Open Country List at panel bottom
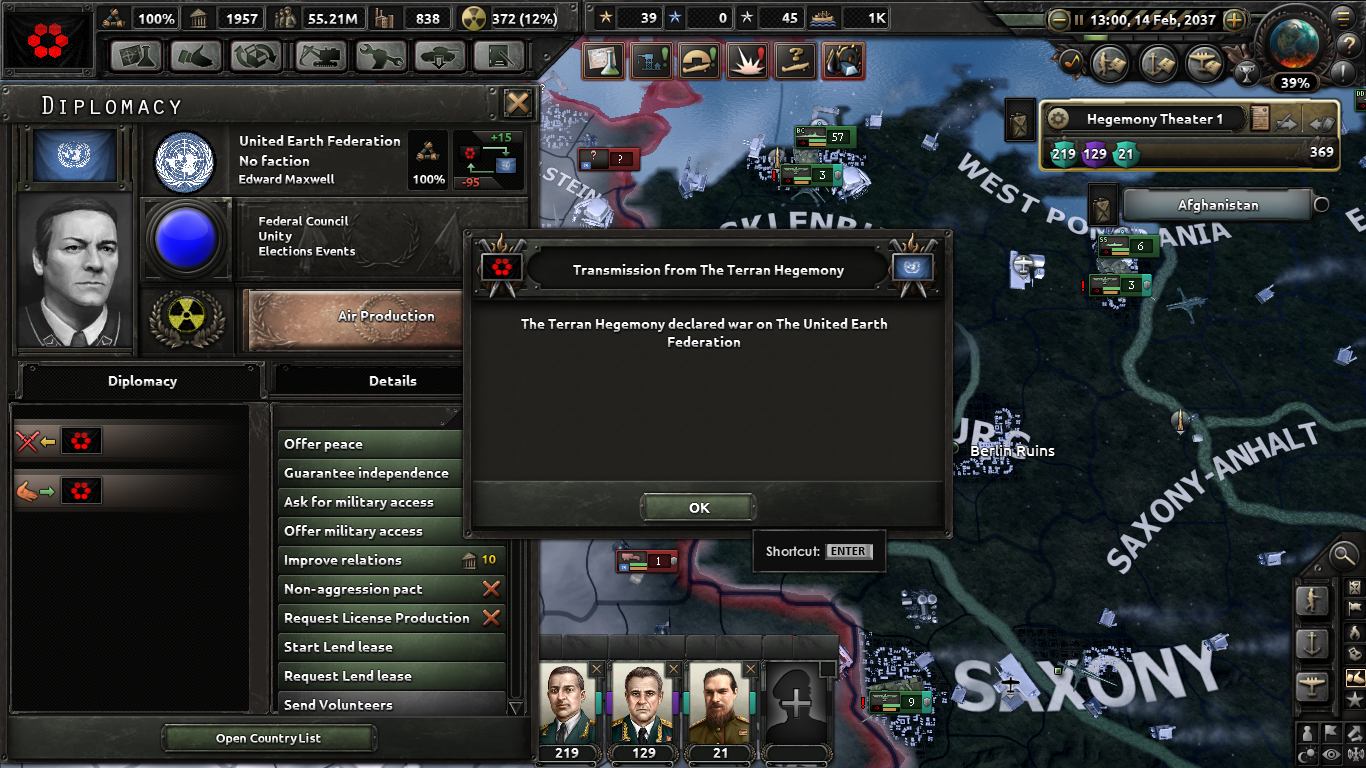 coord(268,737)
